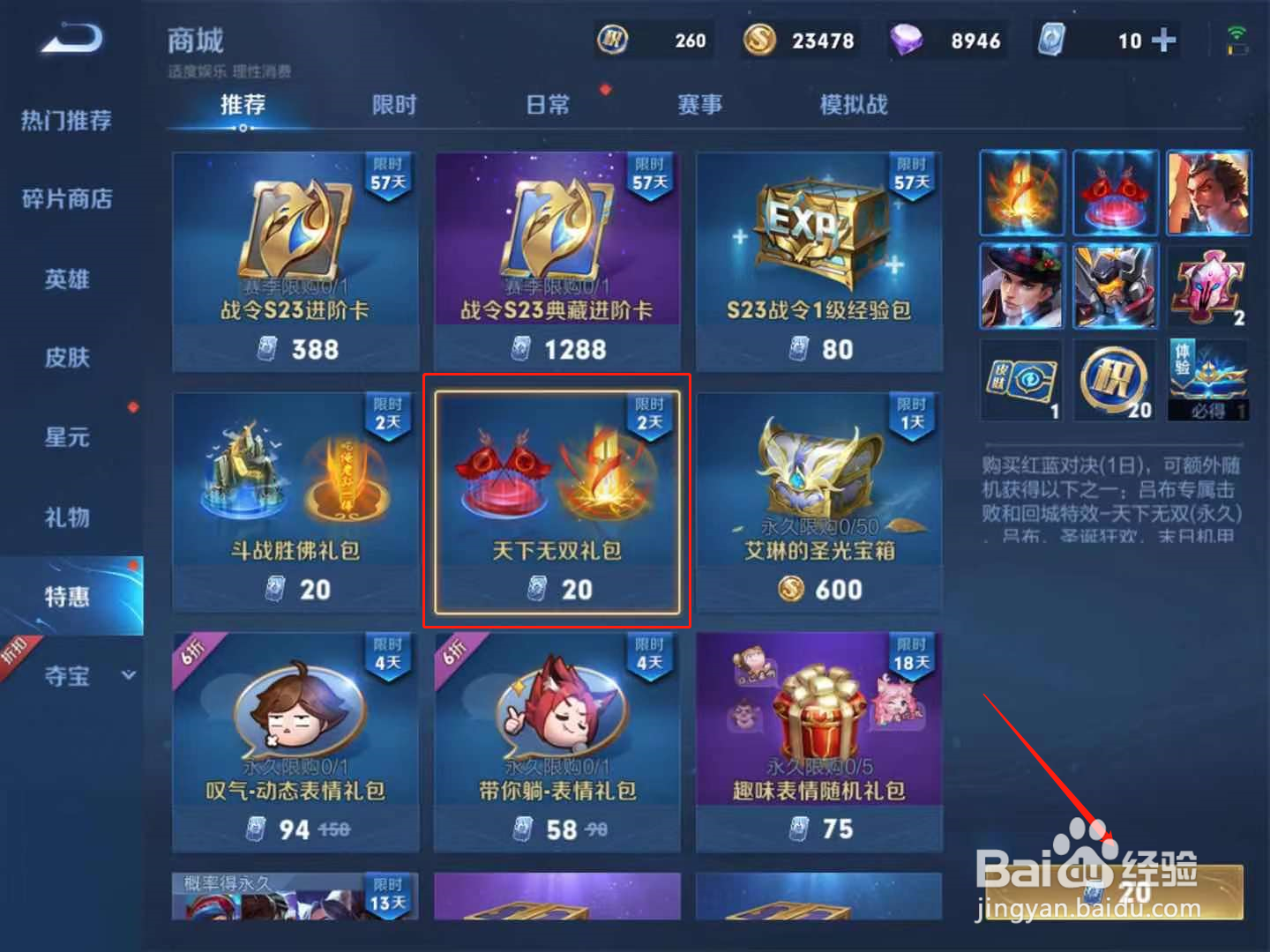
Task: Tap the round 积分 coin showing 20
Action: (x=1114, y=379)
